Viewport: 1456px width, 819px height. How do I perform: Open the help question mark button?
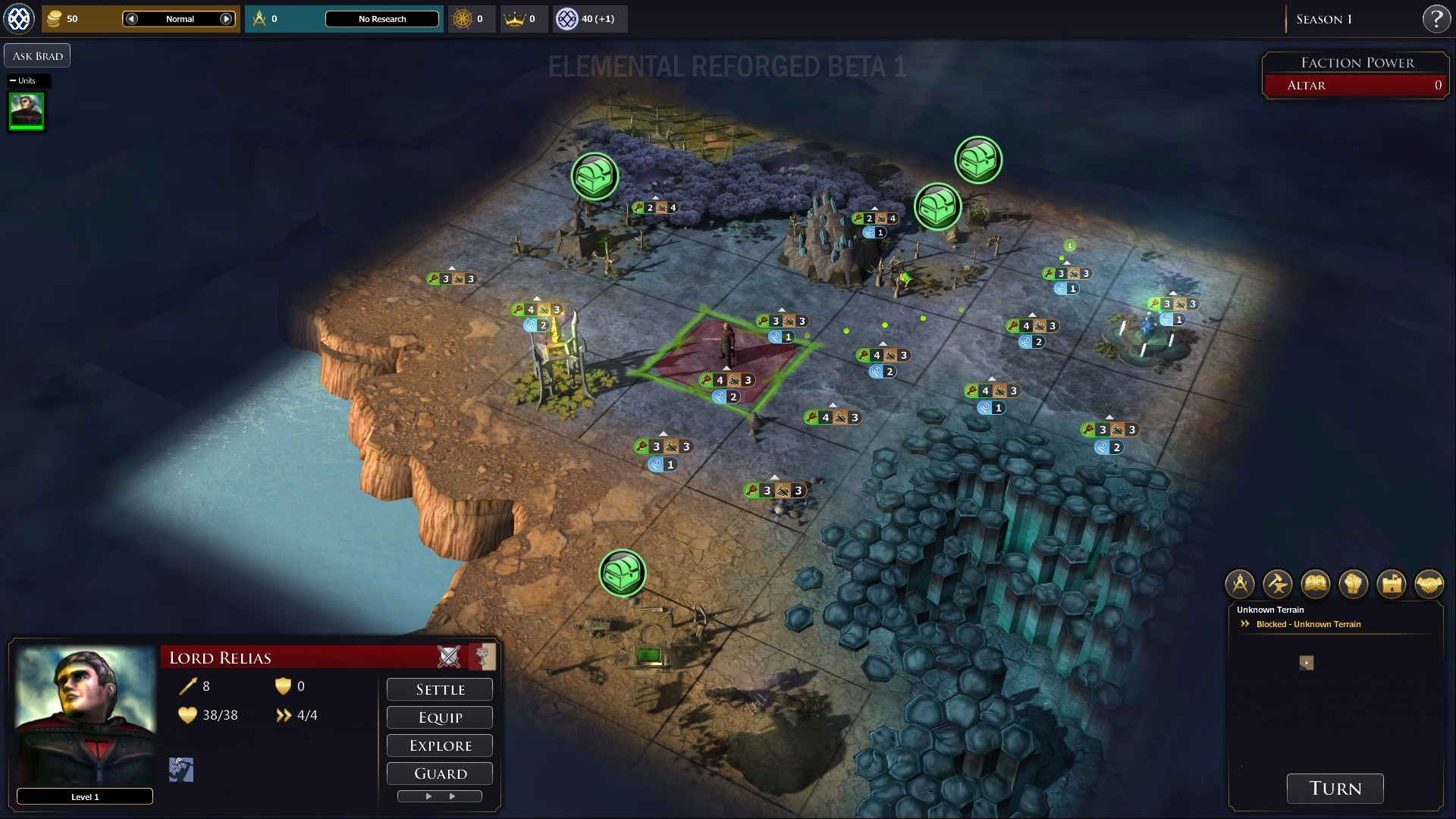pyautogui.click(x=1436, y=19)
